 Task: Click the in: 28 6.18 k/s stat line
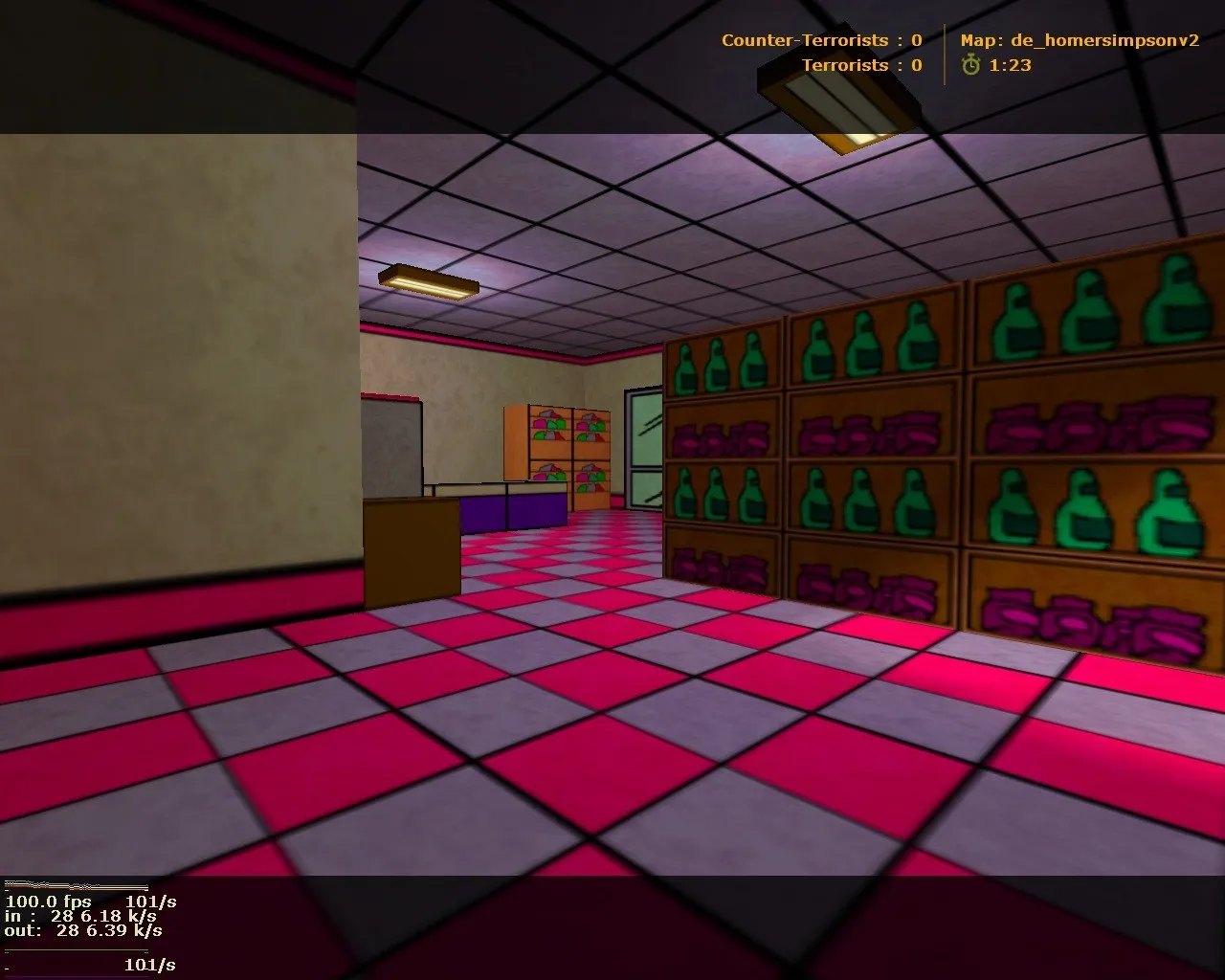[x=81, y=915]
